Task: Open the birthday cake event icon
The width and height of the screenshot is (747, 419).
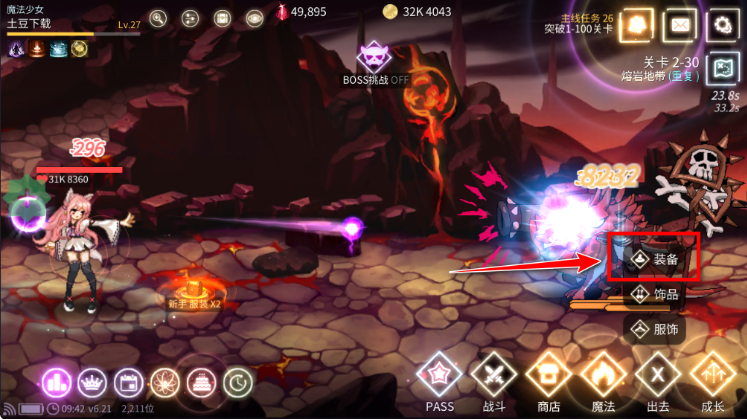Action: [x=200, y=381]
